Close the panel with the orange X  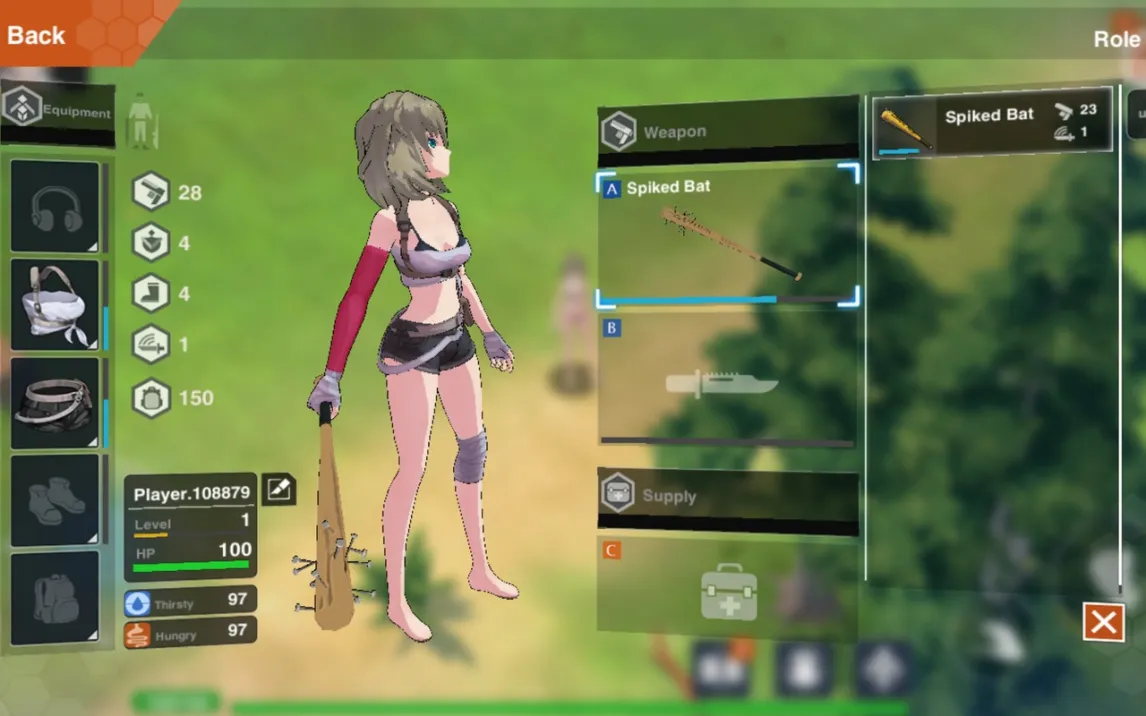(1104, 623)
